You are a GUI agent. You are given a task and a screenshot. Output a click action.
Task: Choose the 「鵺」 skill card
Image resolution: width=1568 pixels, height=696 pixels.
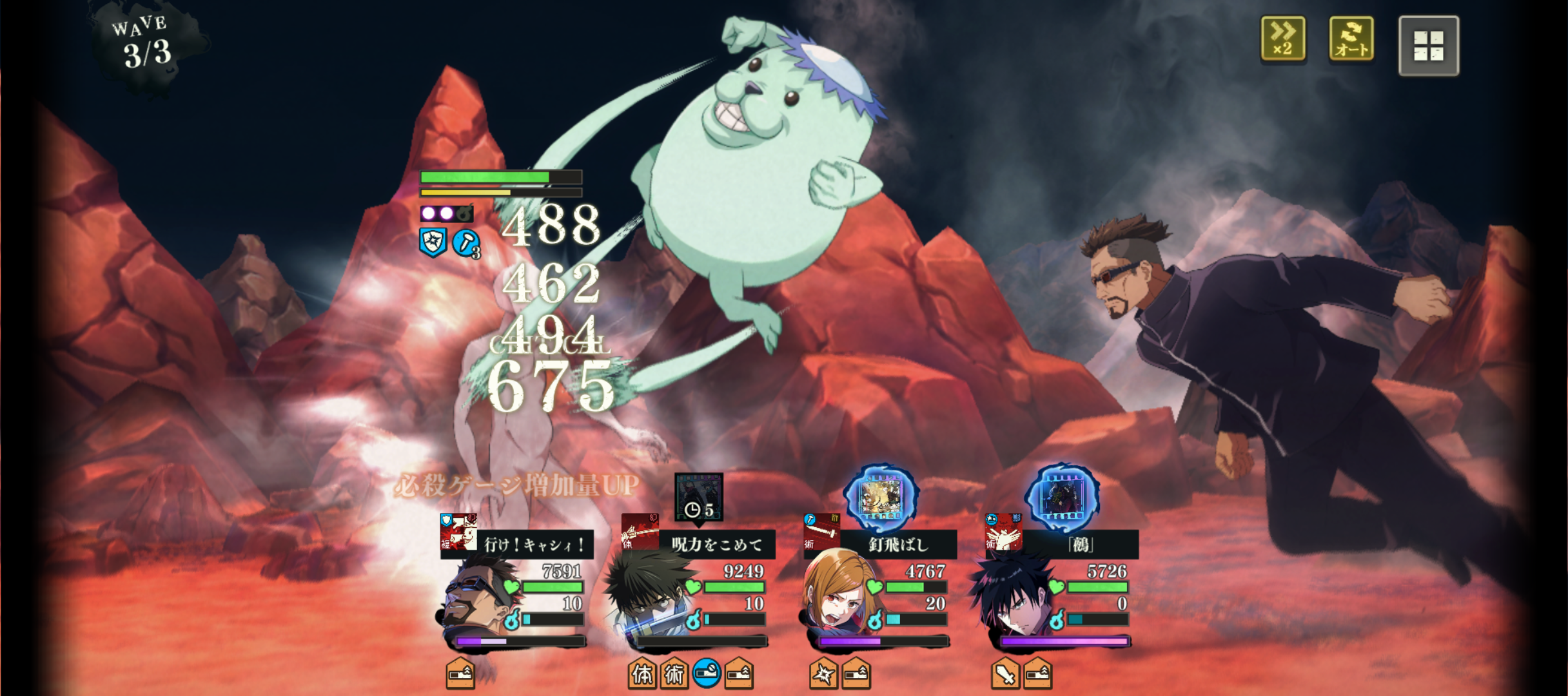tap(1063, 544)
